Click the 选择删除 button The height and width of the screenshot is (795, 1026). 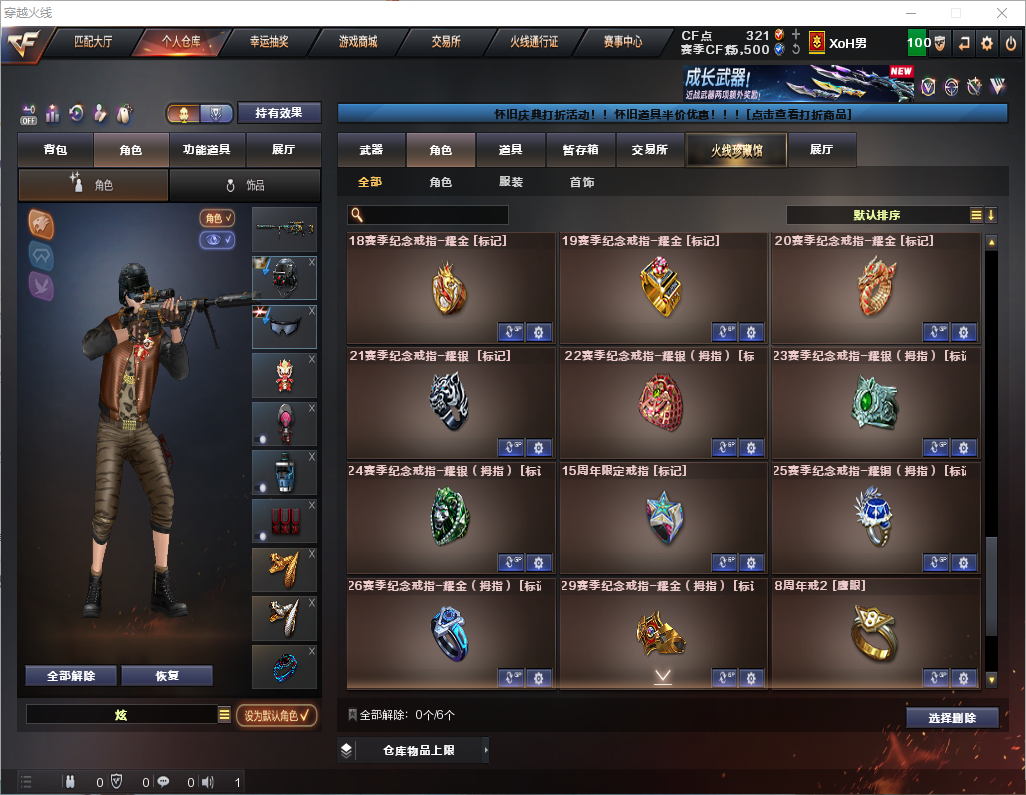951,718
